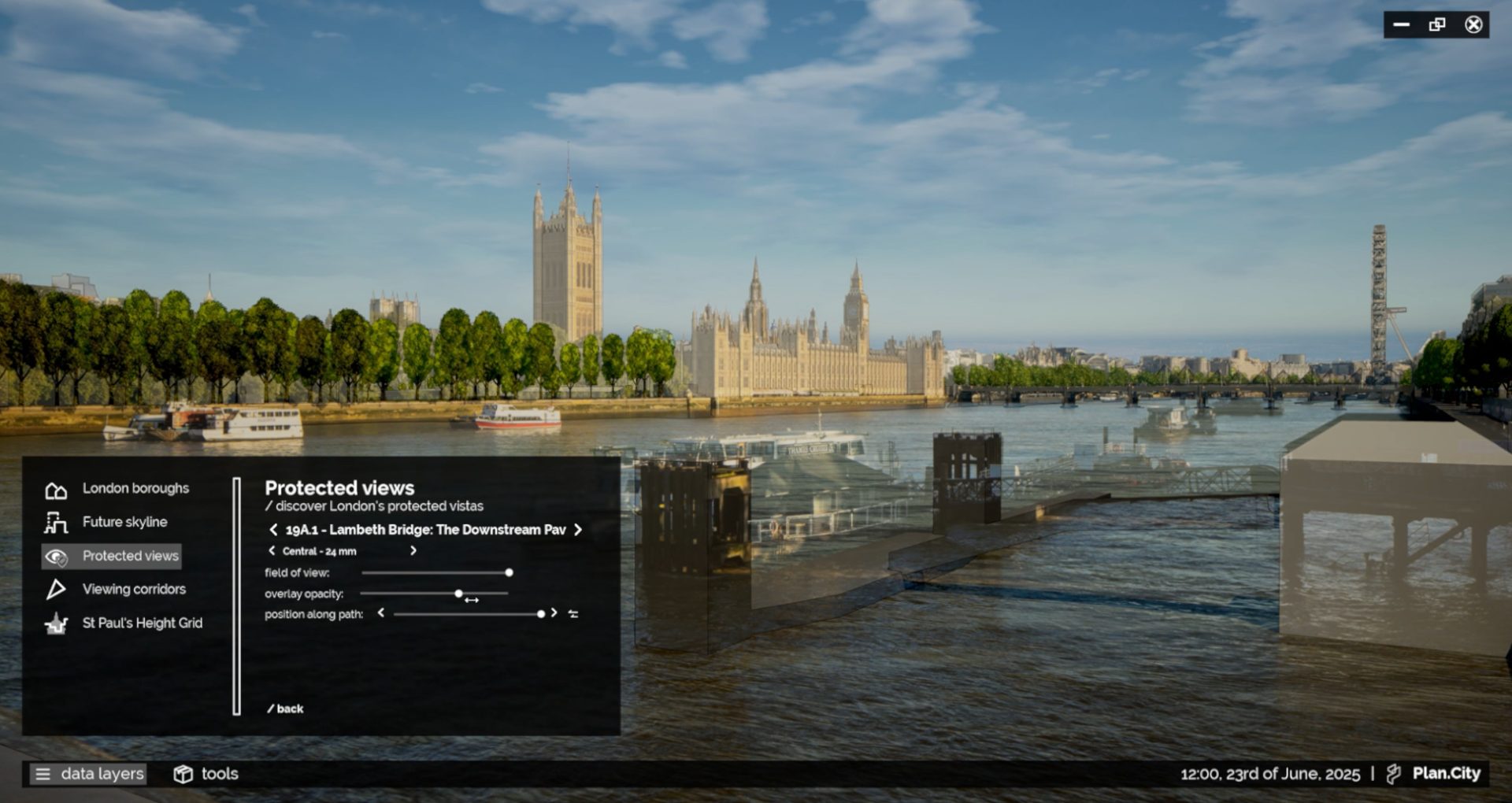Click the data layers hamburger icon
The image size is (1512, 803).
tap(43, 774)
